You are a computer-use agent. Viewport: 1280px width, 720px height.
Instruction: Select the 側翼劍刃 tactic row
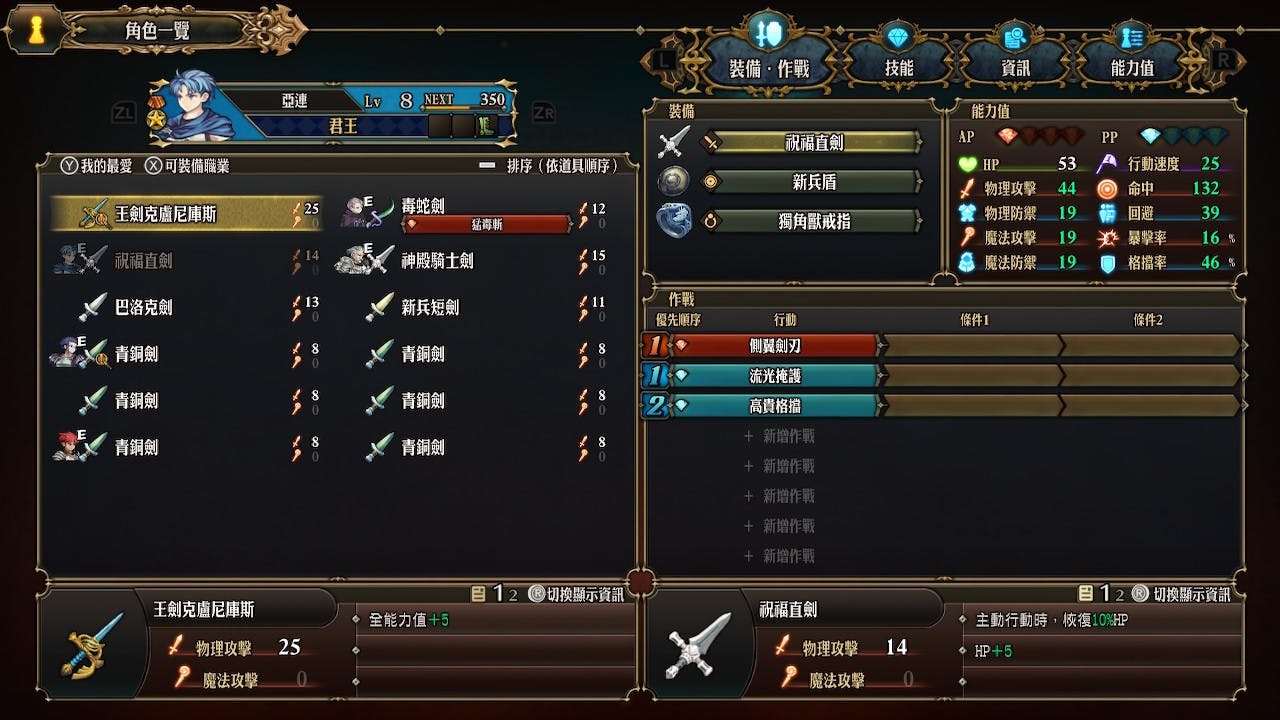pos(776,346)
